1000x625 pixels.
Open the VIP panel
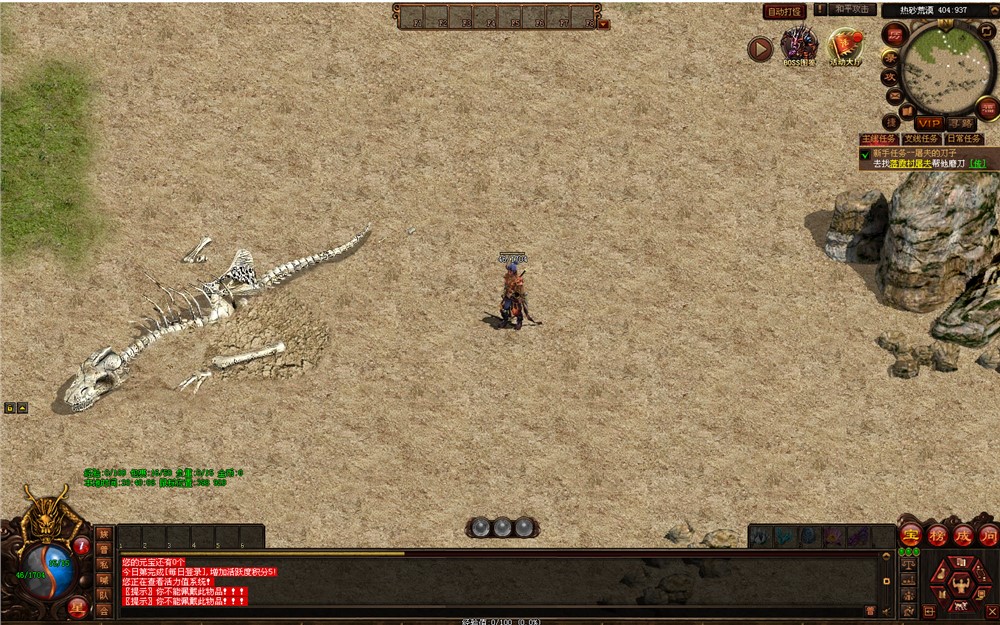point(929,123)
